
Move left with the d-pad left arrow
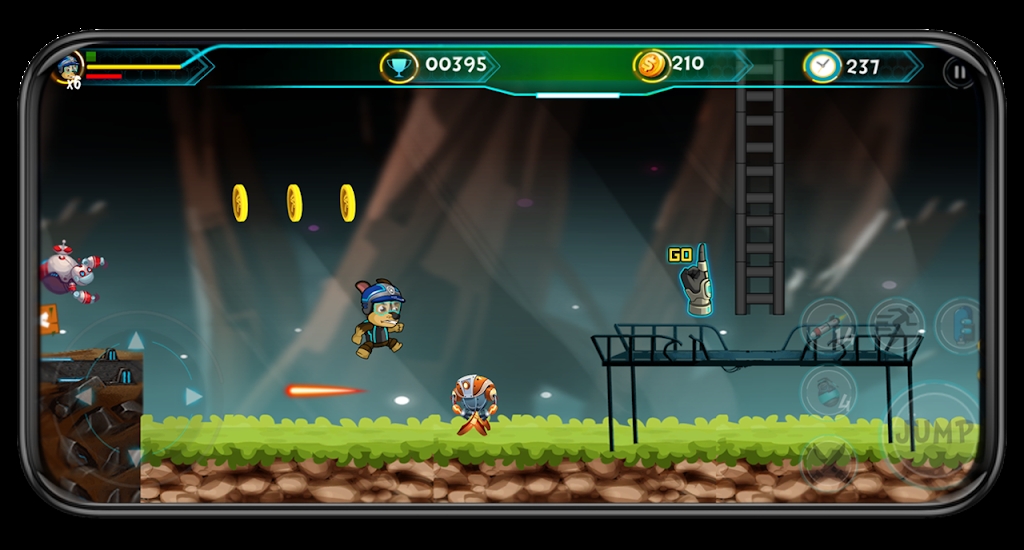[84, 397]
